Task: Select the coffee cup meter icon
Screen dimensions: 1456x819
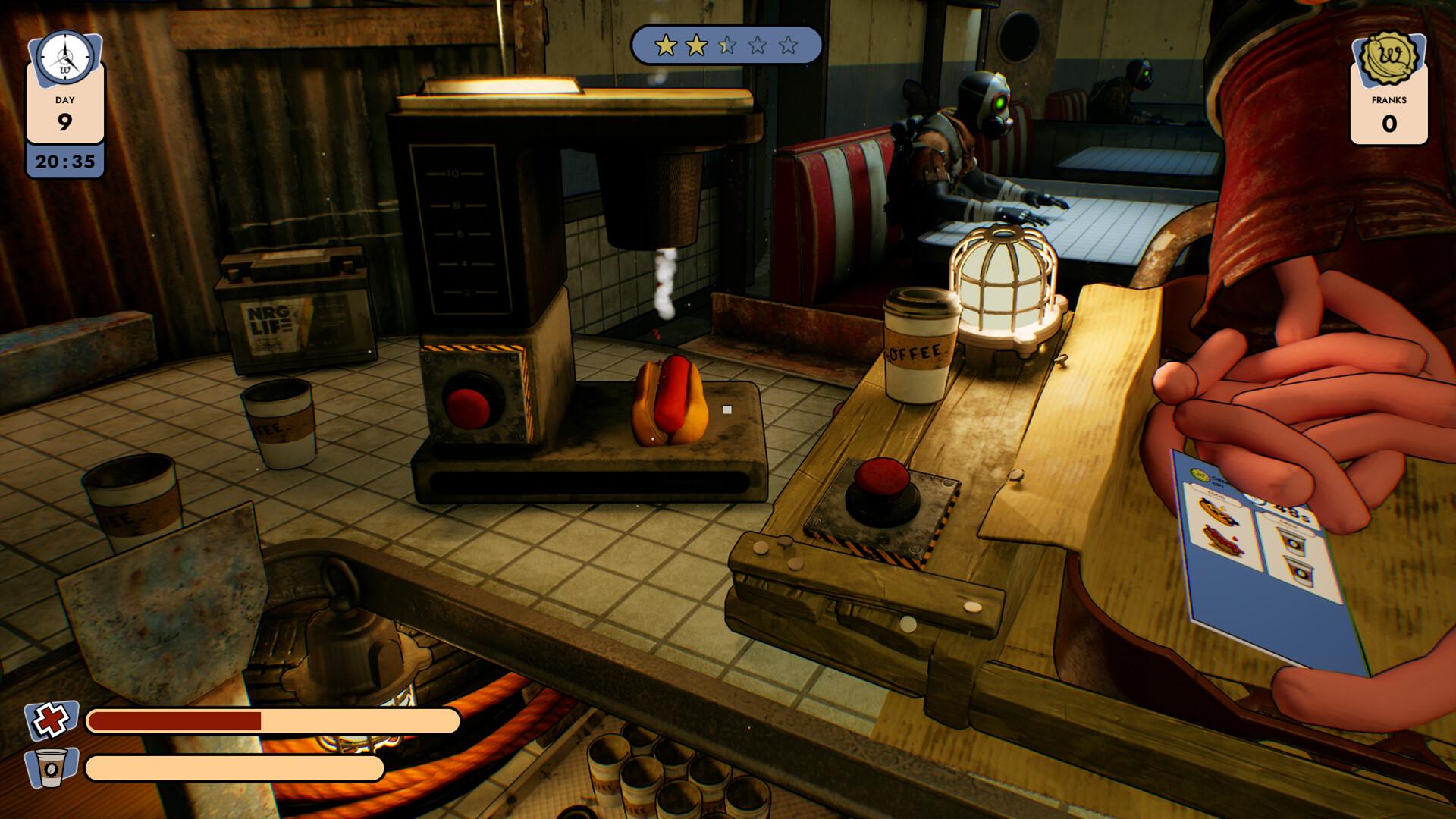Action: tap(51, 767)
